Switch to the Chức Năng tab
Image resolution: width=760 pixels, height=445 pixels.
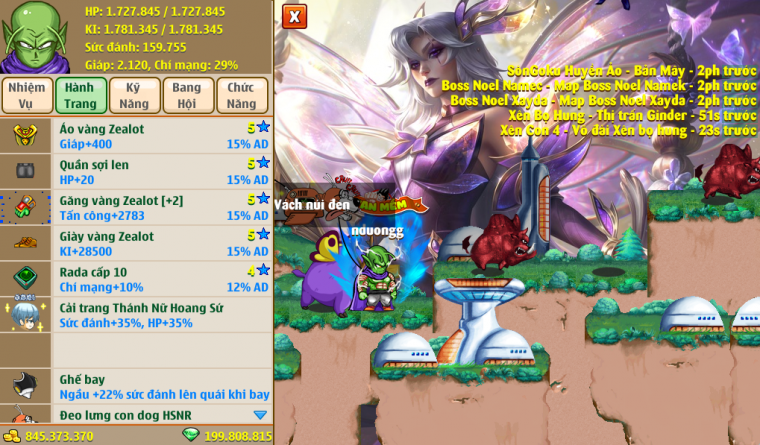242,95
